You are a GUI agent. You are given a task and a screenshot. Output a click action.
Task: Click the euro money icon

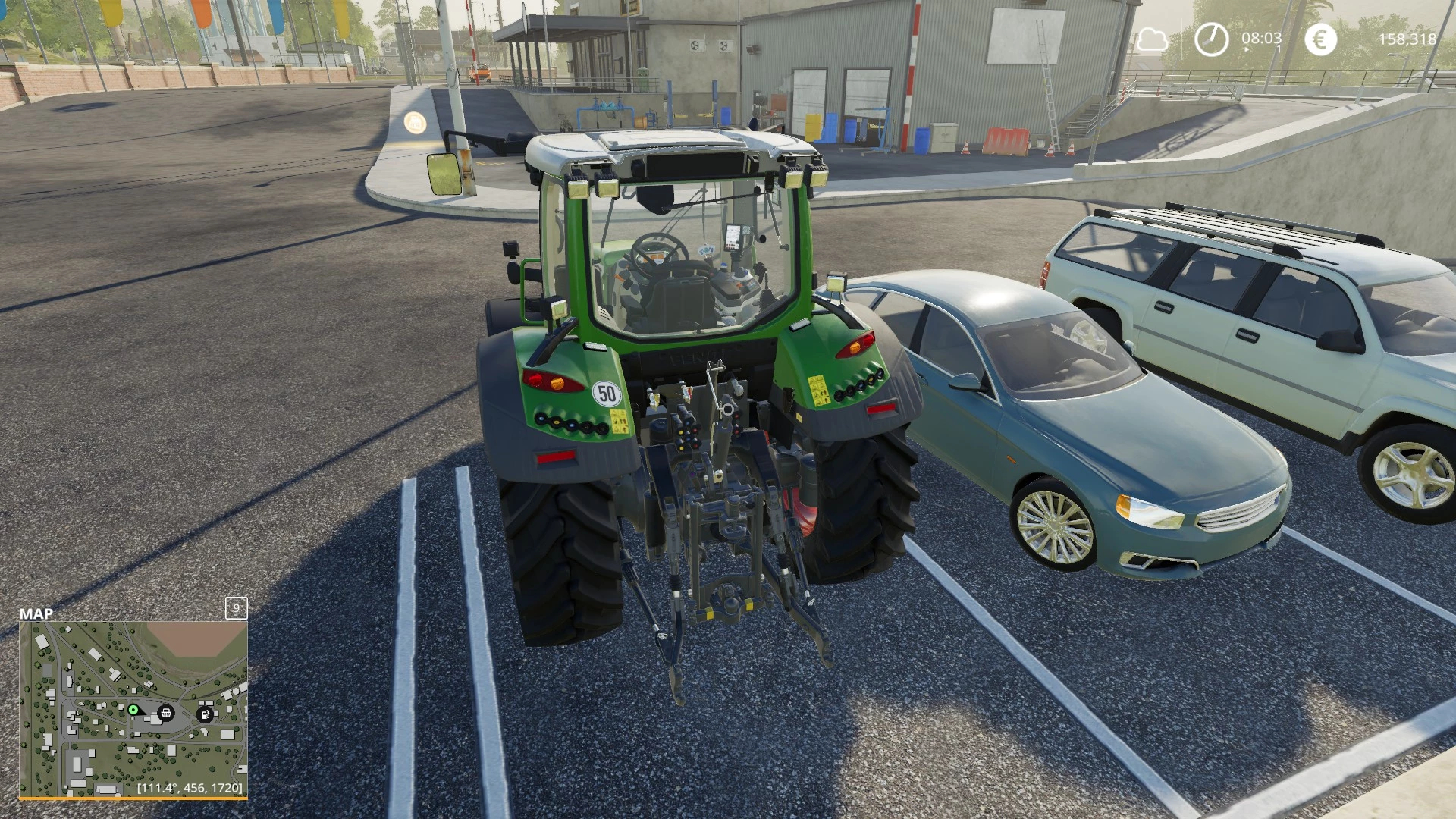1320,39
